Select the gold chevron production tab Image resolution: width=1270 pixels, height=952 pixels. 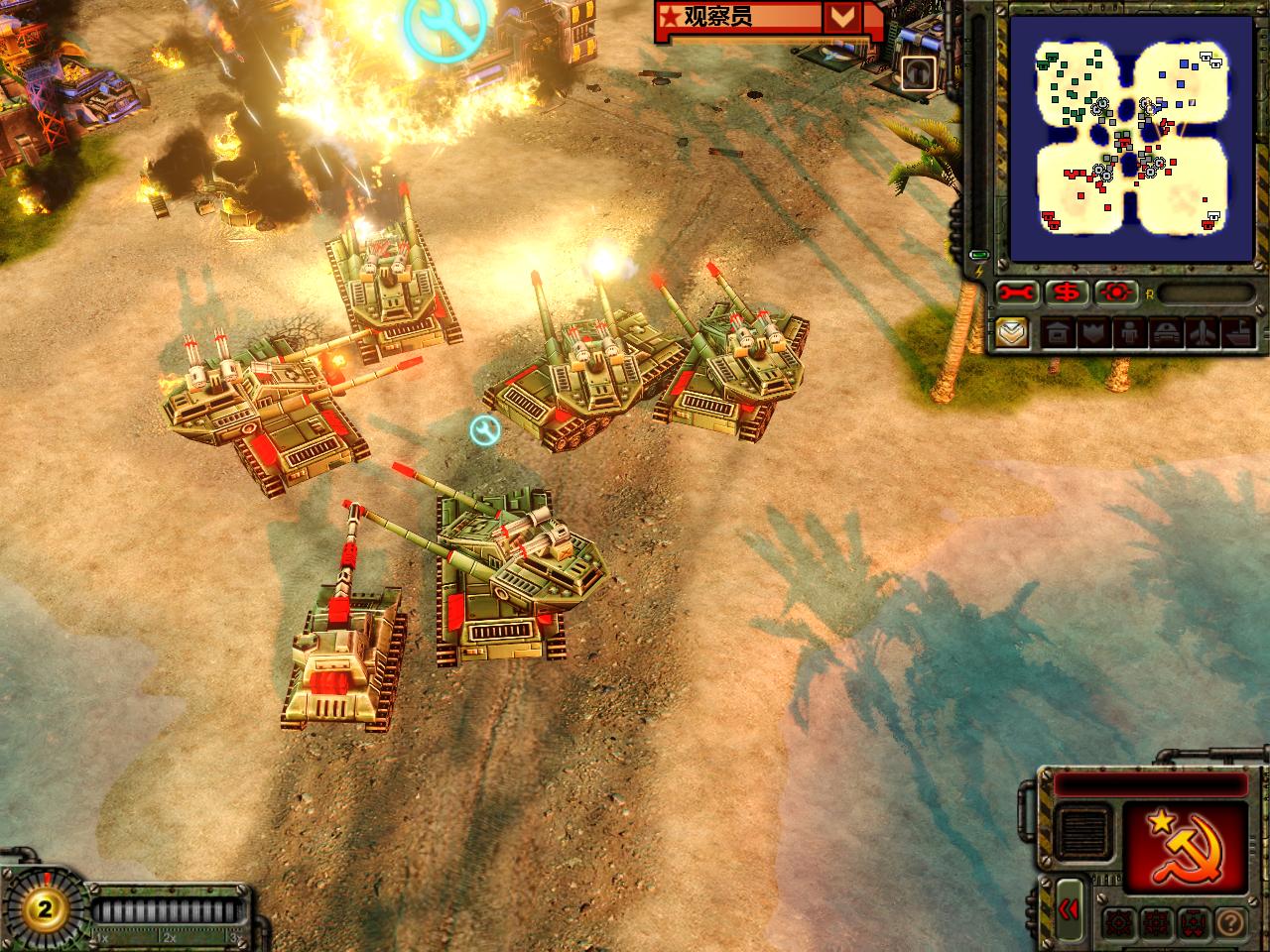pyautogui.click(x=1013, y=333)
